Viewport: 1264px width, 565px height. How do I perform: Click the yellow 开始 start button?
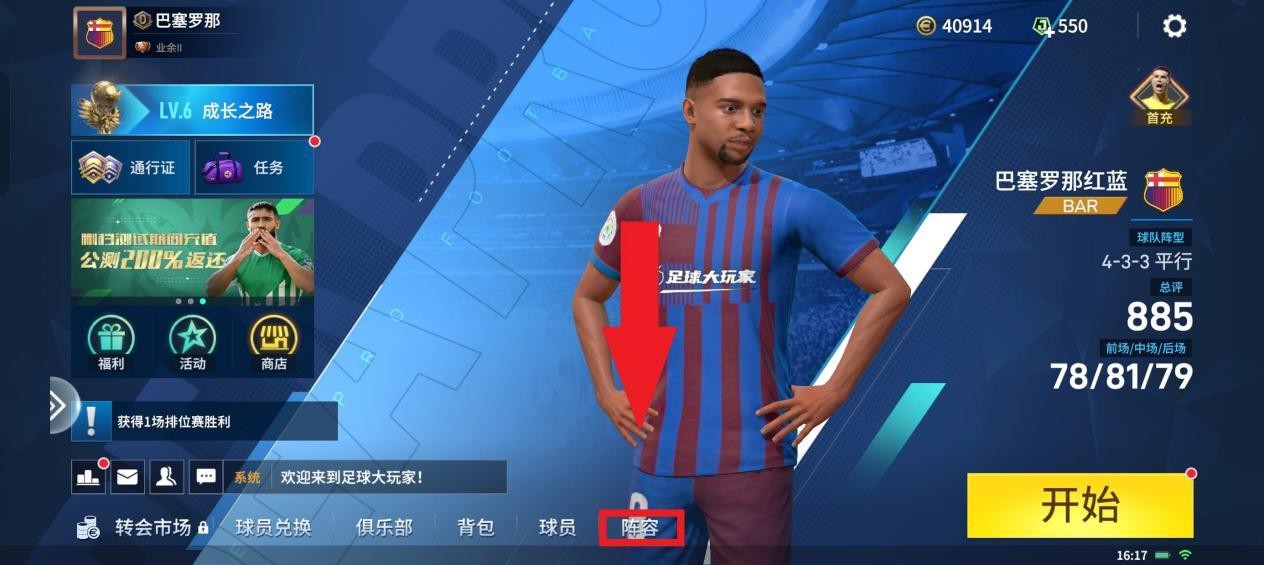pyautogui.click(x=1080, y=505)
